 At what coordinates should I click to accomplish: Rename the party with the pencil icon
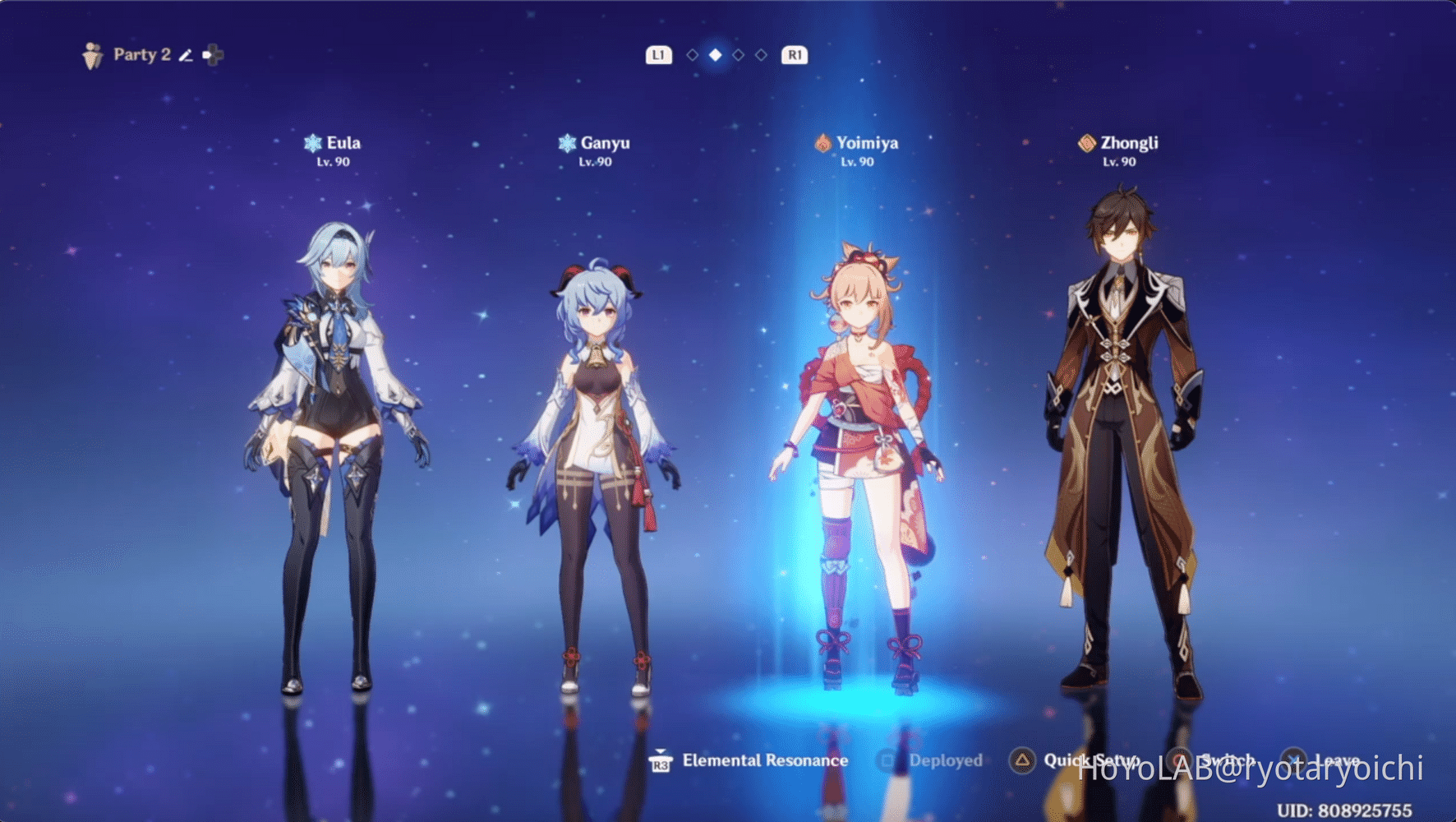(x=186, y=55)
